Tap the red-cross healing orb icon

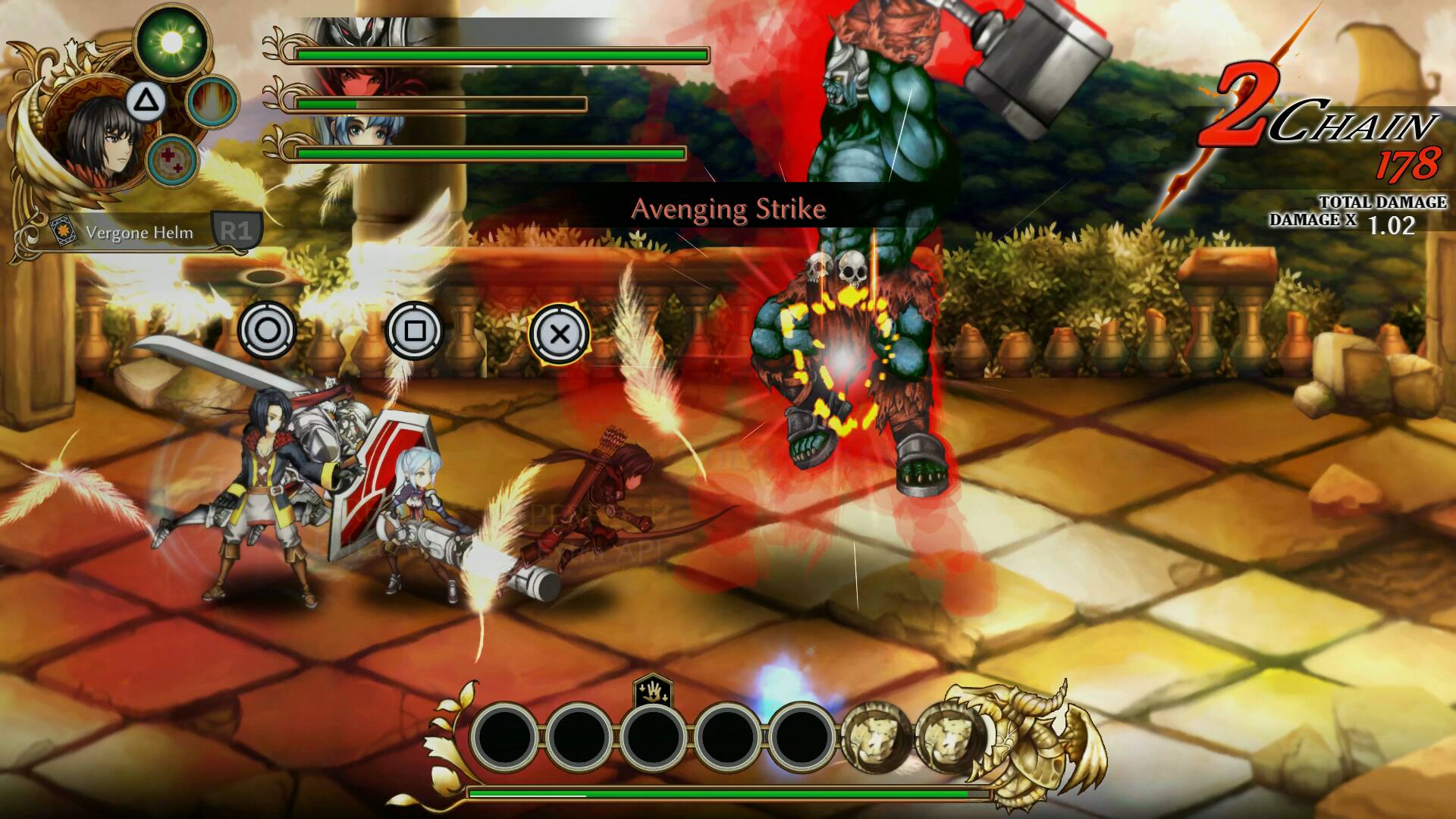tap(173, 161)
